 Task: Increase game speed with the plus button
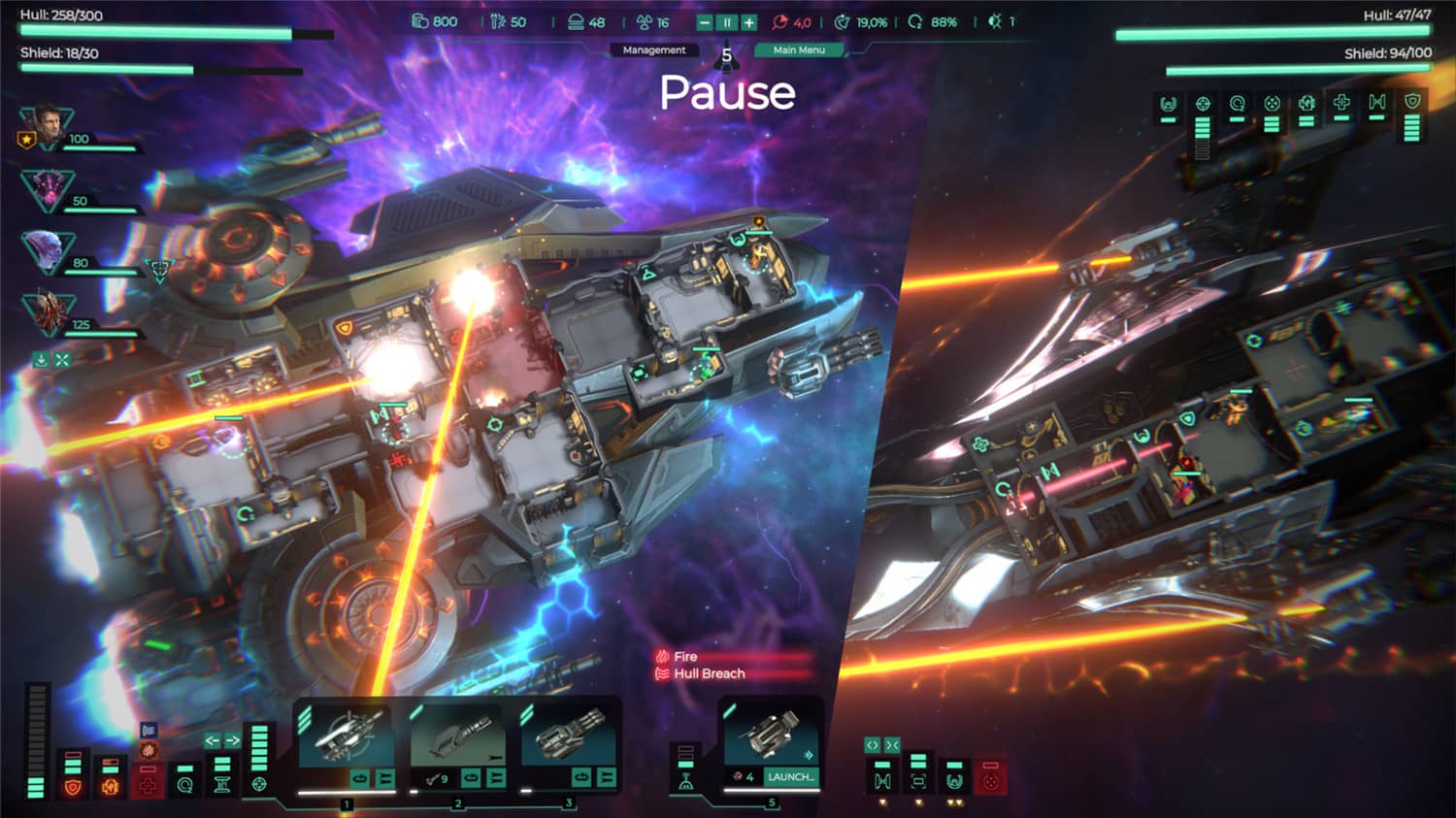click(750, 22)
